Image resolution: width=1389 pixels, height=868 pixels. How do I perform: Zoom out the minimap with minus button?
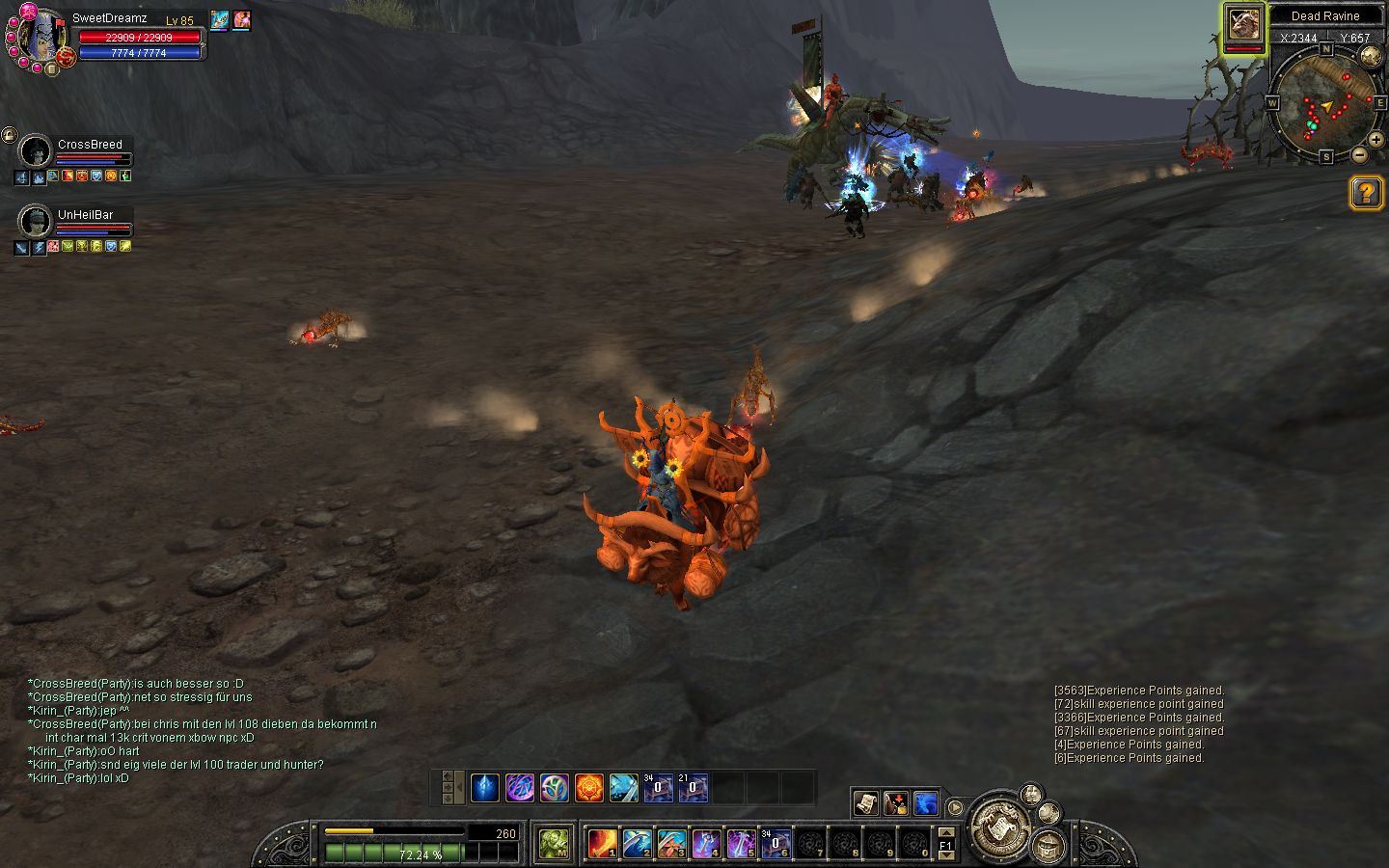[x=1360, y=154]
